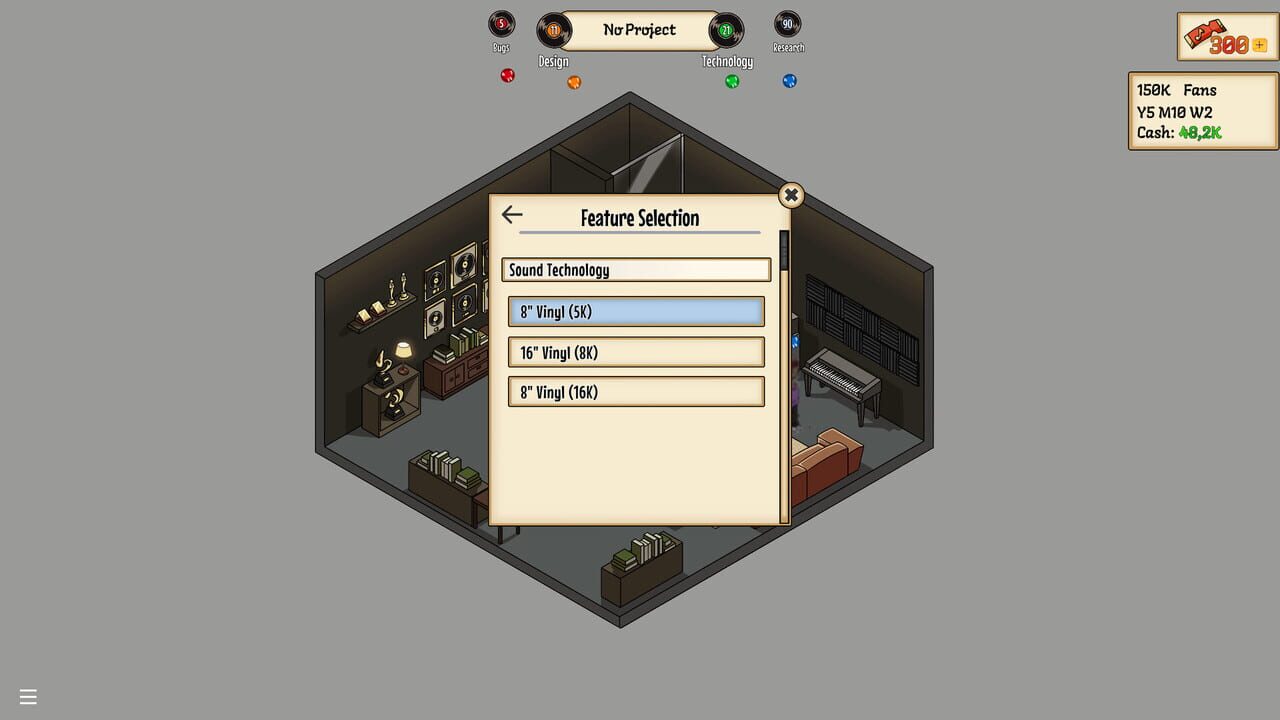
Task: Go back with the left arrow
Action: point(512,214)
